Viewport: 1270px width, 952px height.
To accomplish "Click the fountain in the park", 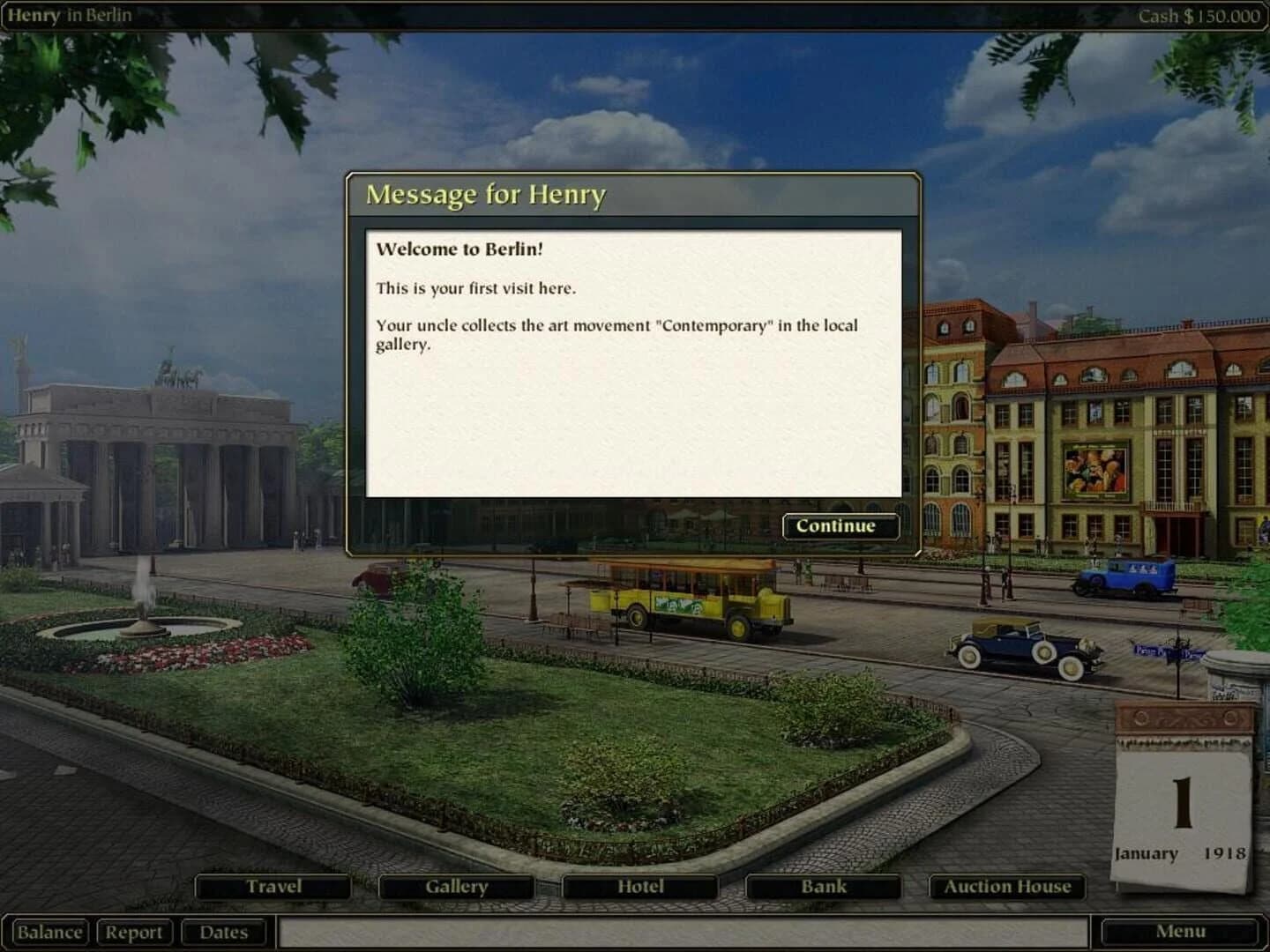I will pos(144,621).
